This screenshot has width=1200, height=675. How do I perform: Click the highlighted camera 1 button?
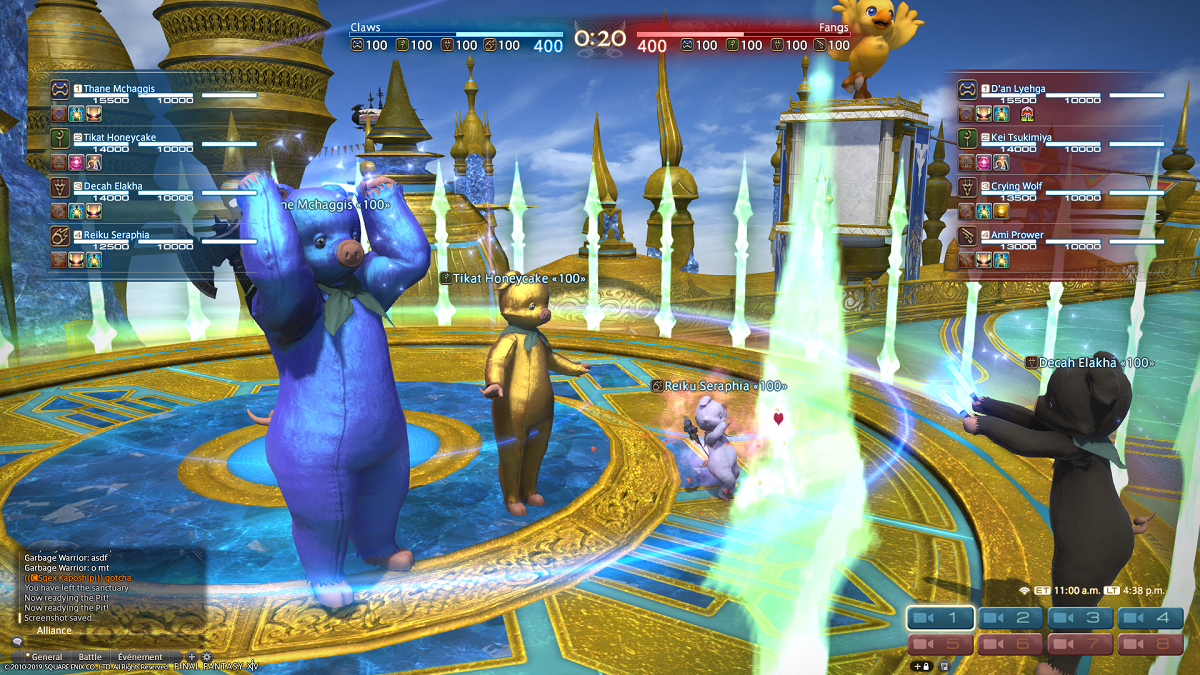tap(940, 618)
